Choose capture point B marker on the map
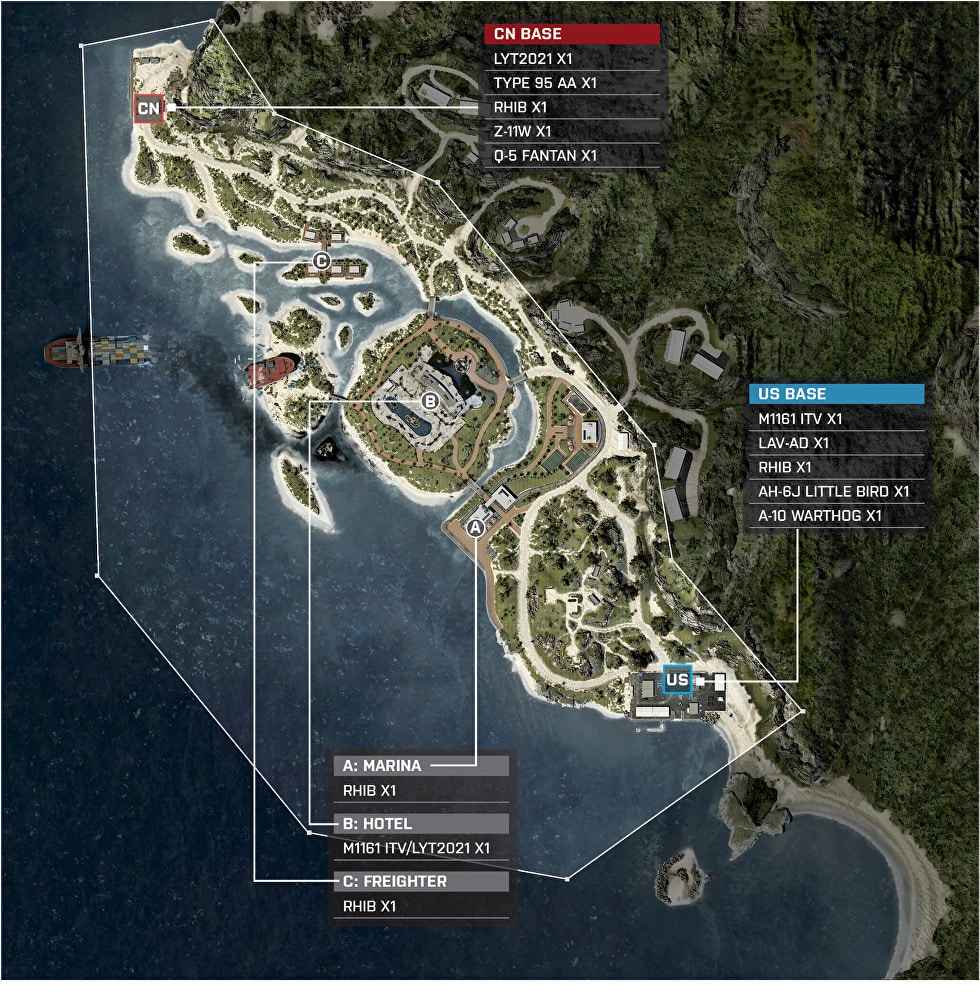Viewport: 980px width, 998px height. [x=430, y=401]
